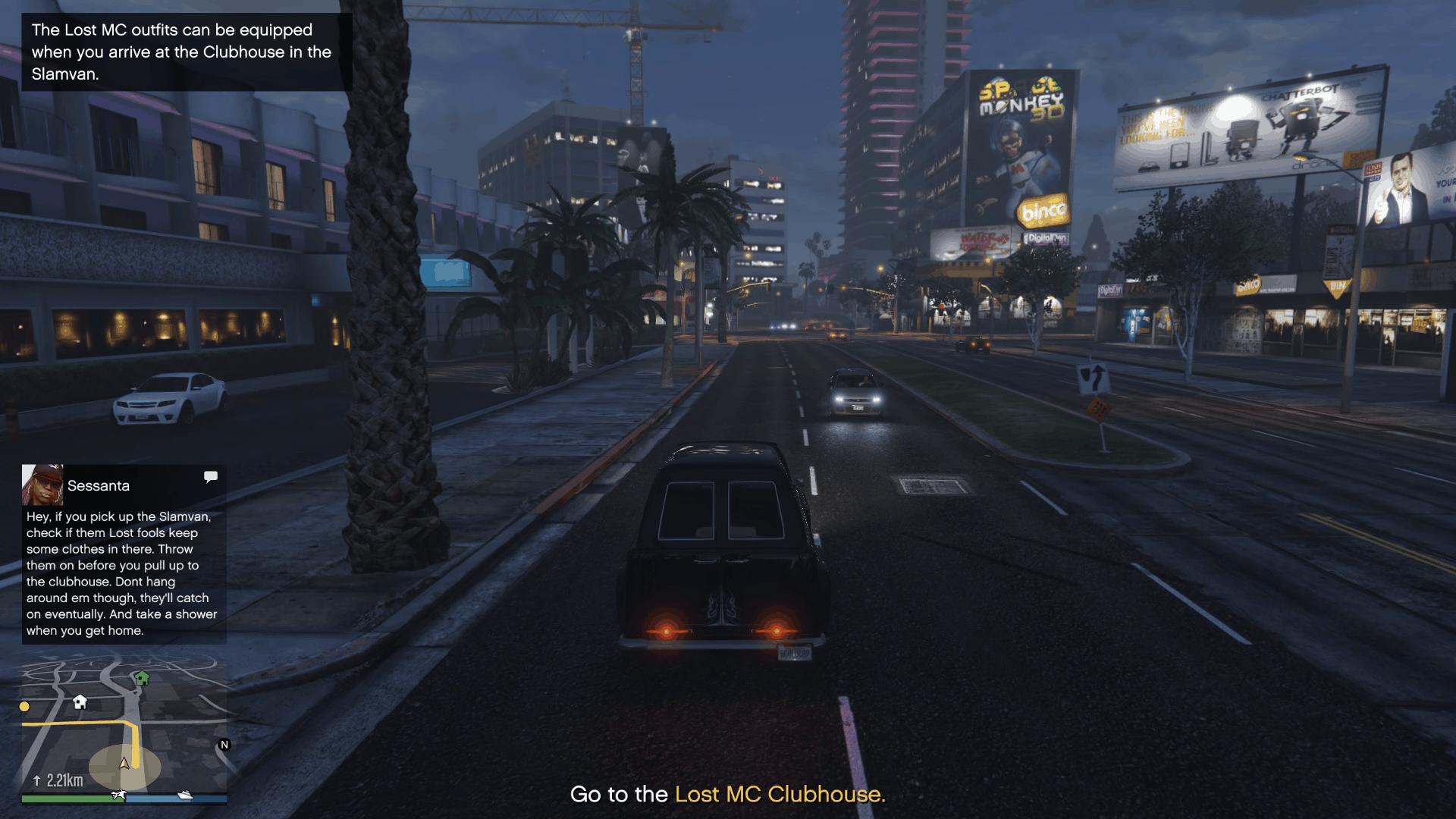Screen dimensions: 1456x819
Task: Click the 2.21km distance readout
Action: point(64,779)
